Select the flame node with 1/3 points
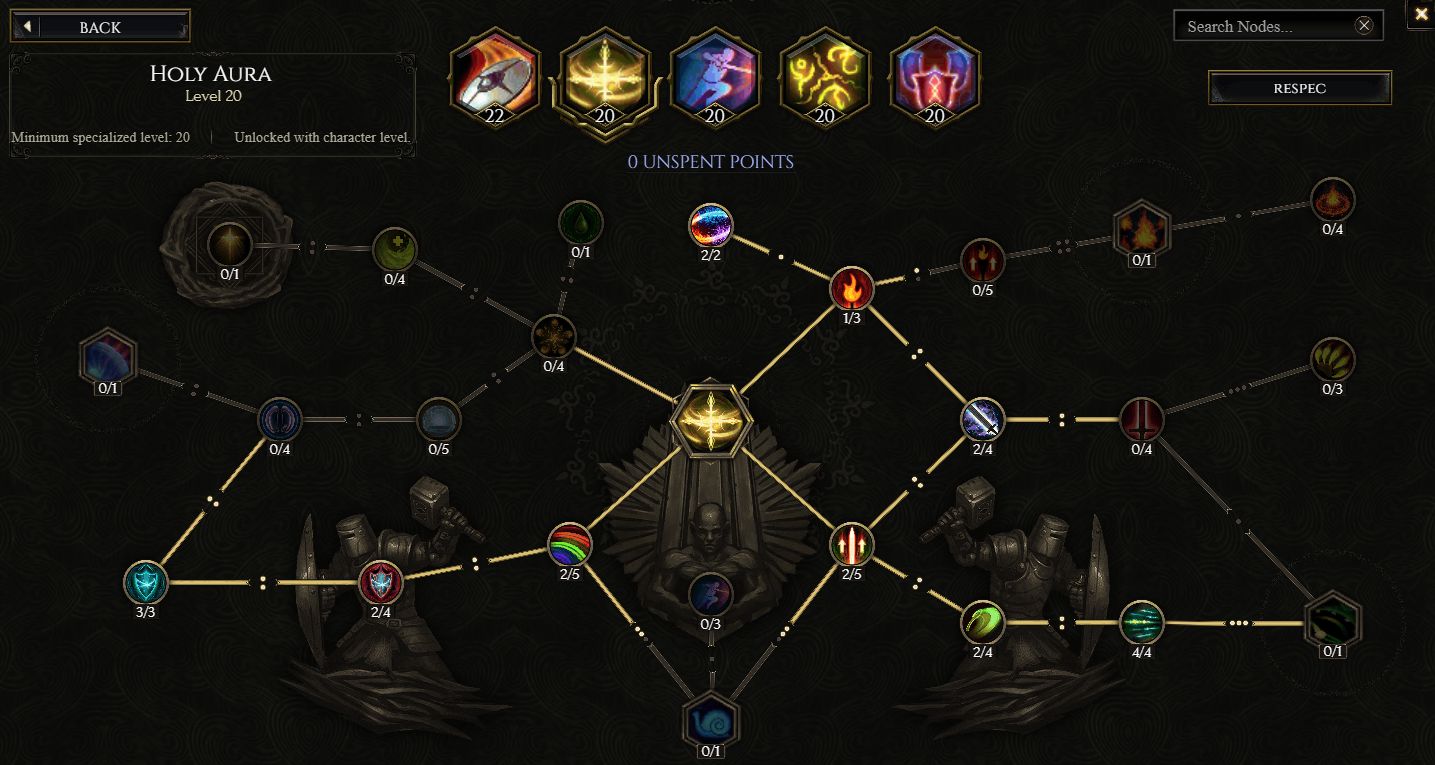 [851, 289]
